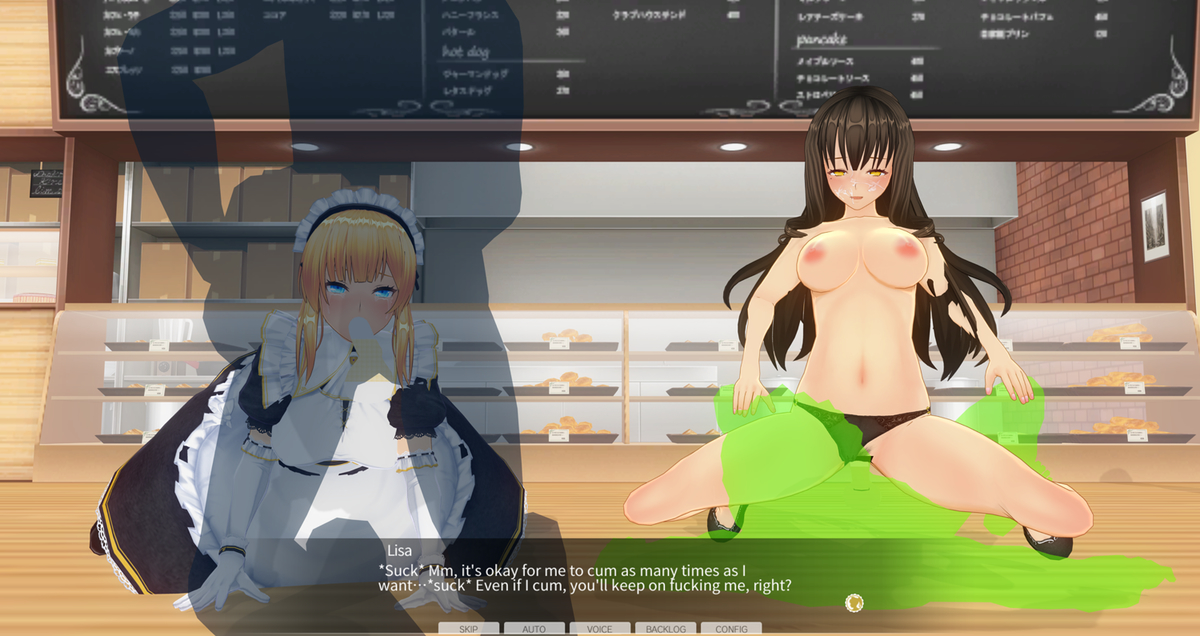Click the SKIP button

pyautogui.click(x=468, y=628)
